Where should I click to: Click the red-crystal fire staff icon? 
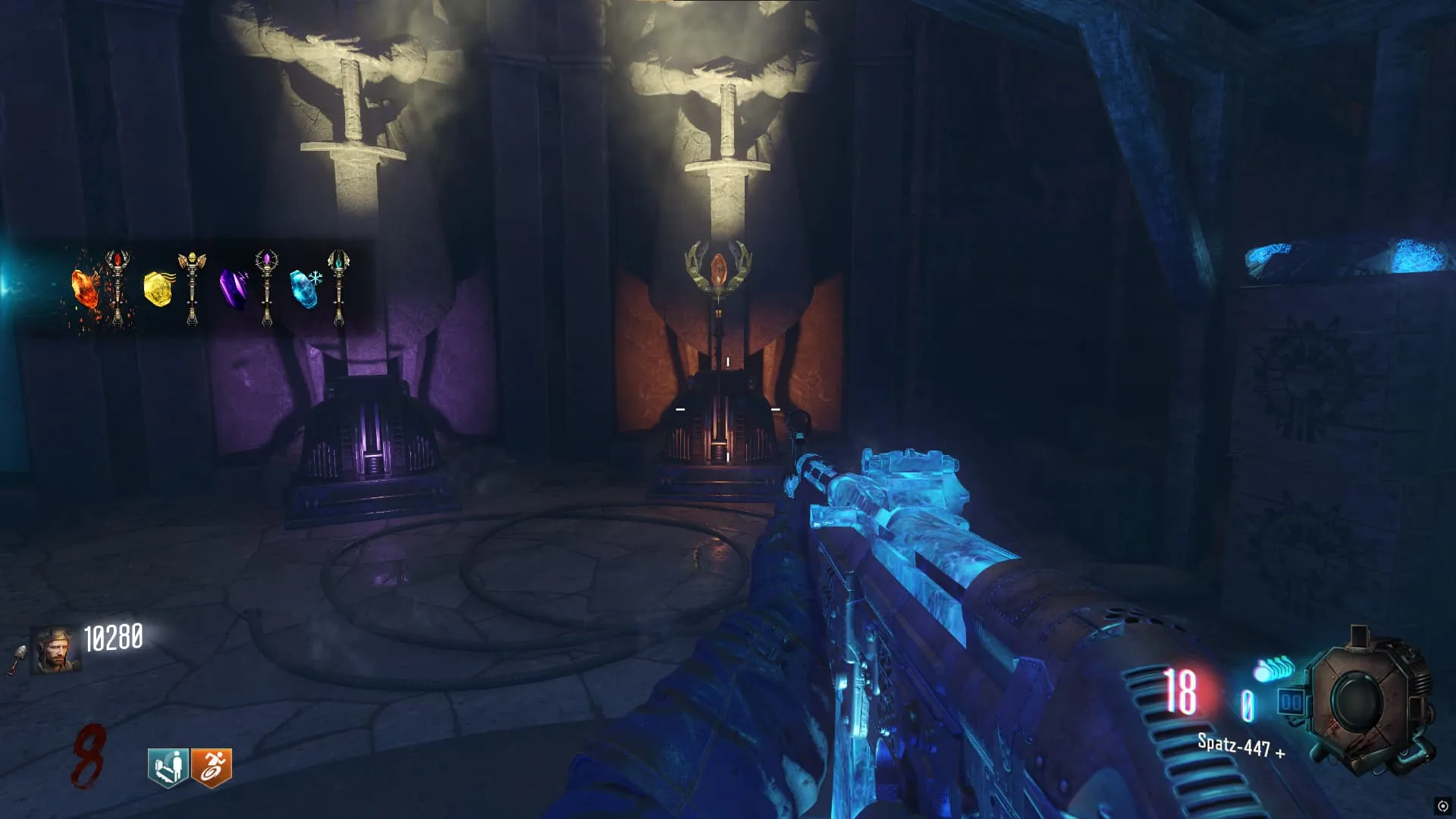(118, 287)
